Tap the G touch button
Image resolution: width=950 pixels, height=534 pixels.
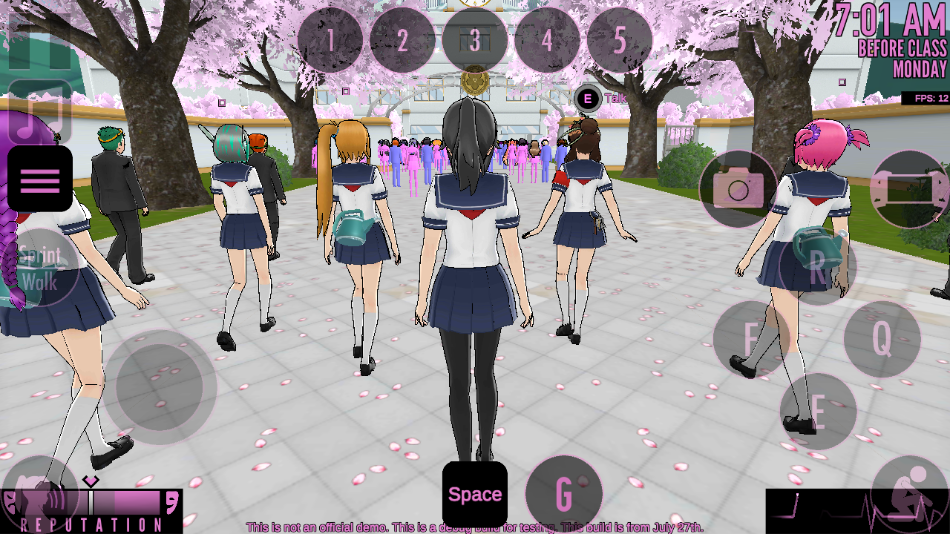click(x=564, y=493)
